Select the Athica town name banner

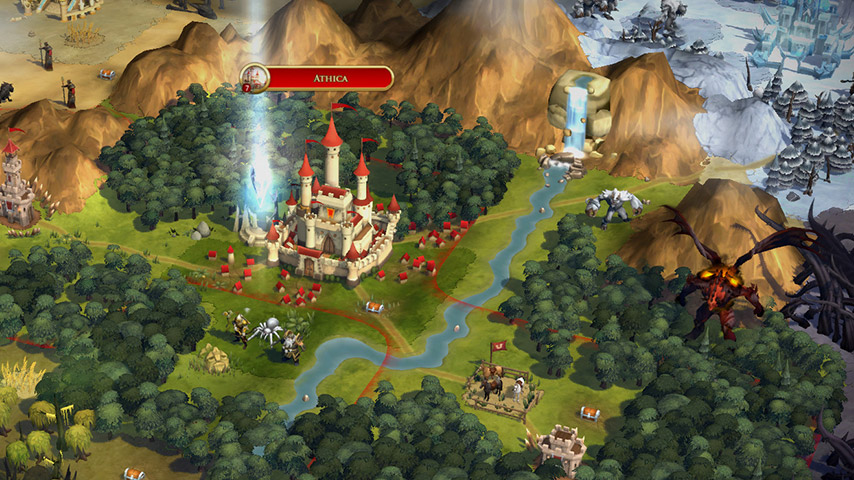(x=329, y=77)
